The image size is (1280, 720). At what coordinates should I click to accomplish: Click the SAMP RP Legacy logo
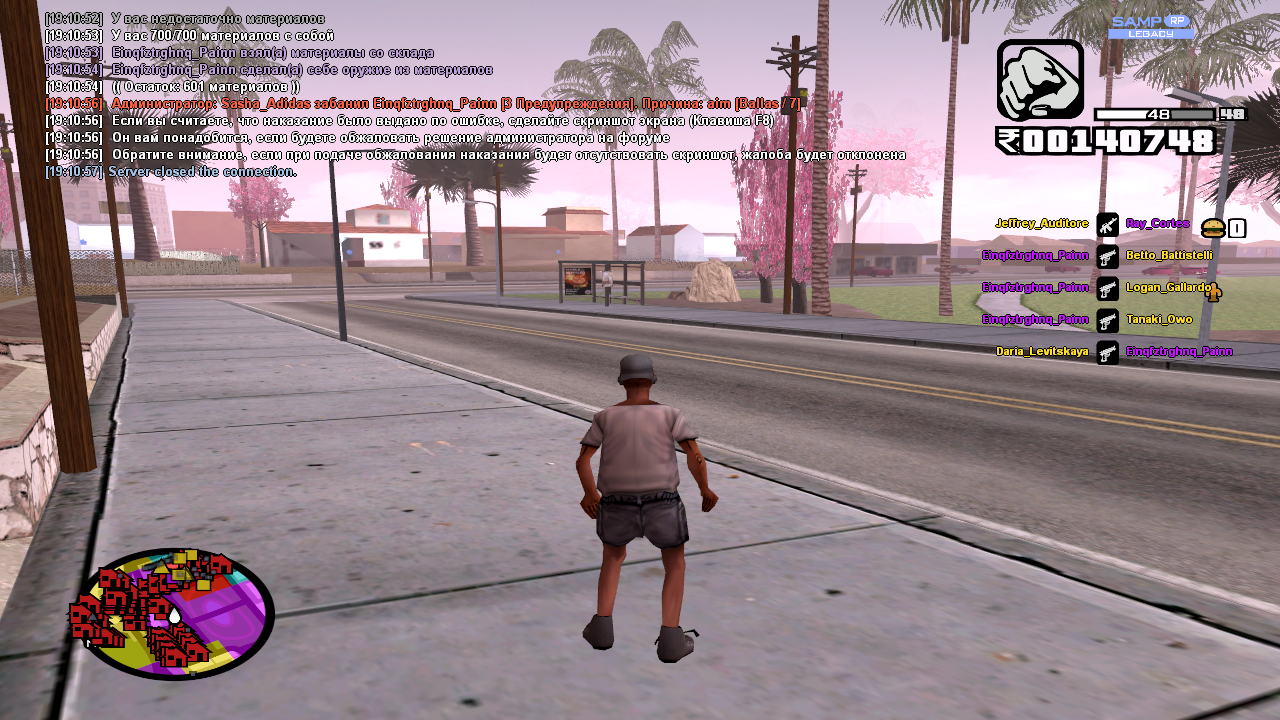(x=1150, y=27)
